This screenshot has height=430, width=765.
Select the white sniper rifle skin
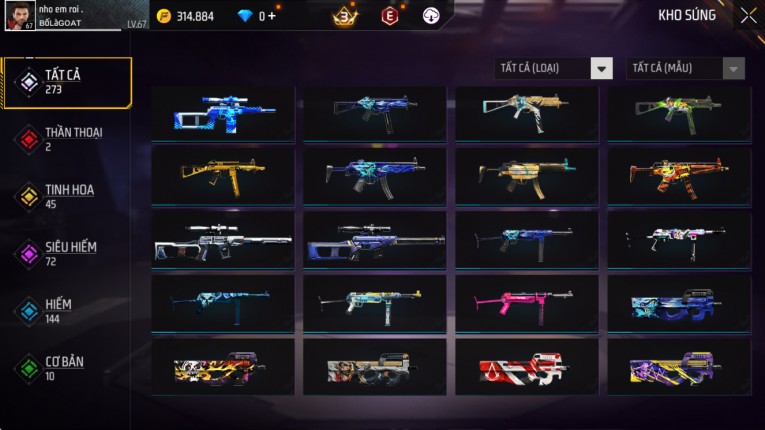pos(223,240)
